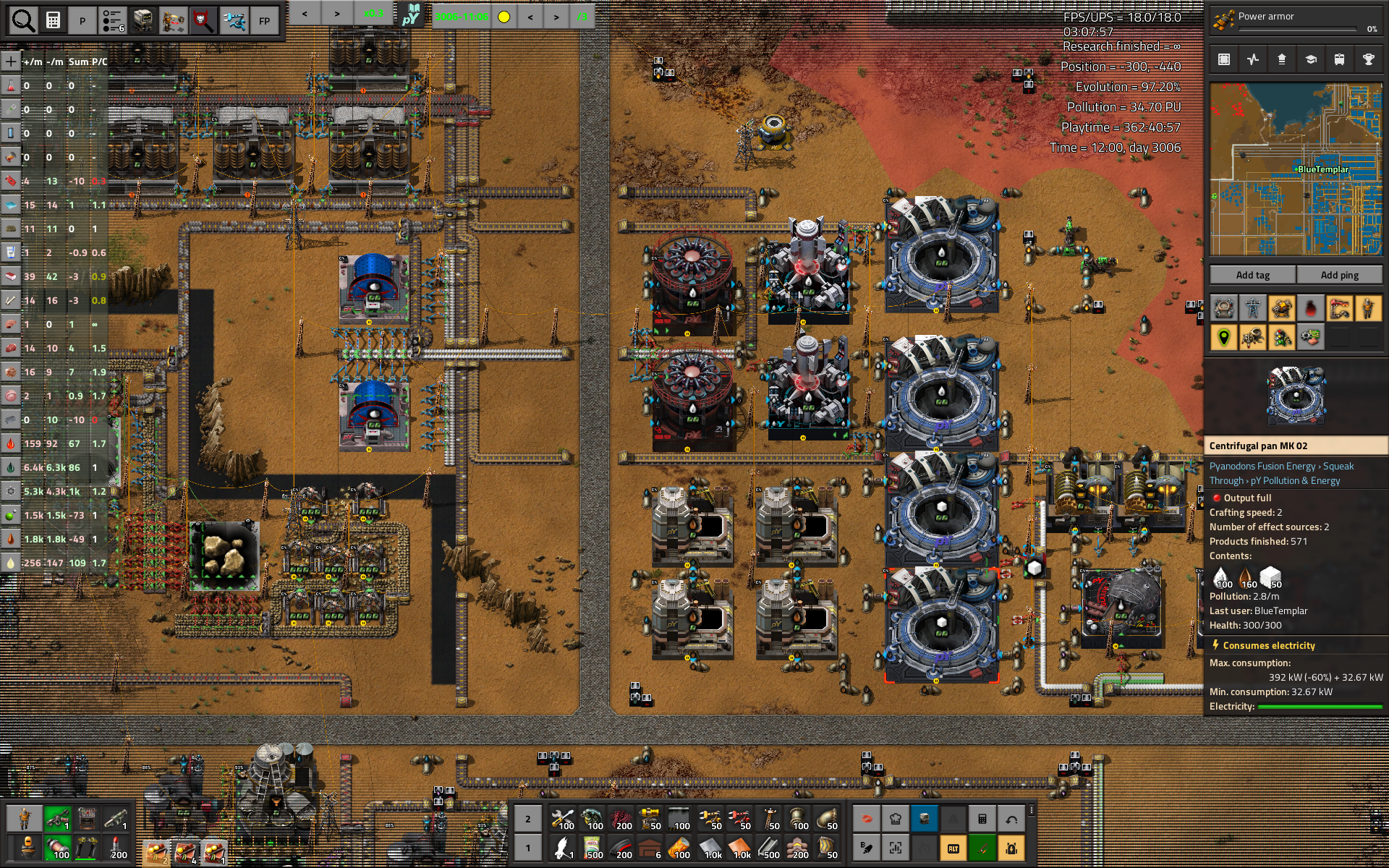The image size is (1389, 868).
Task: Open the trains overview icon
Action: pyautogui.click(x=1339, y=59)
